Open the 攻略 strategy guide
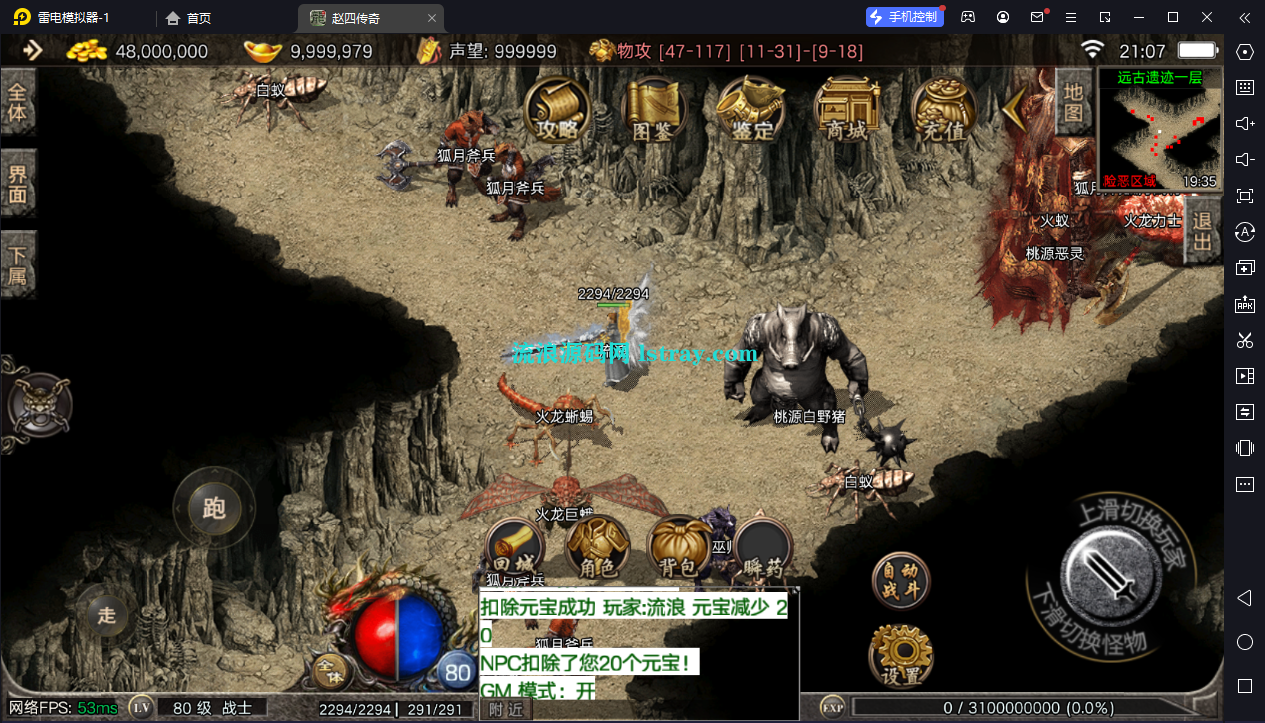 (x=557, y=110)
